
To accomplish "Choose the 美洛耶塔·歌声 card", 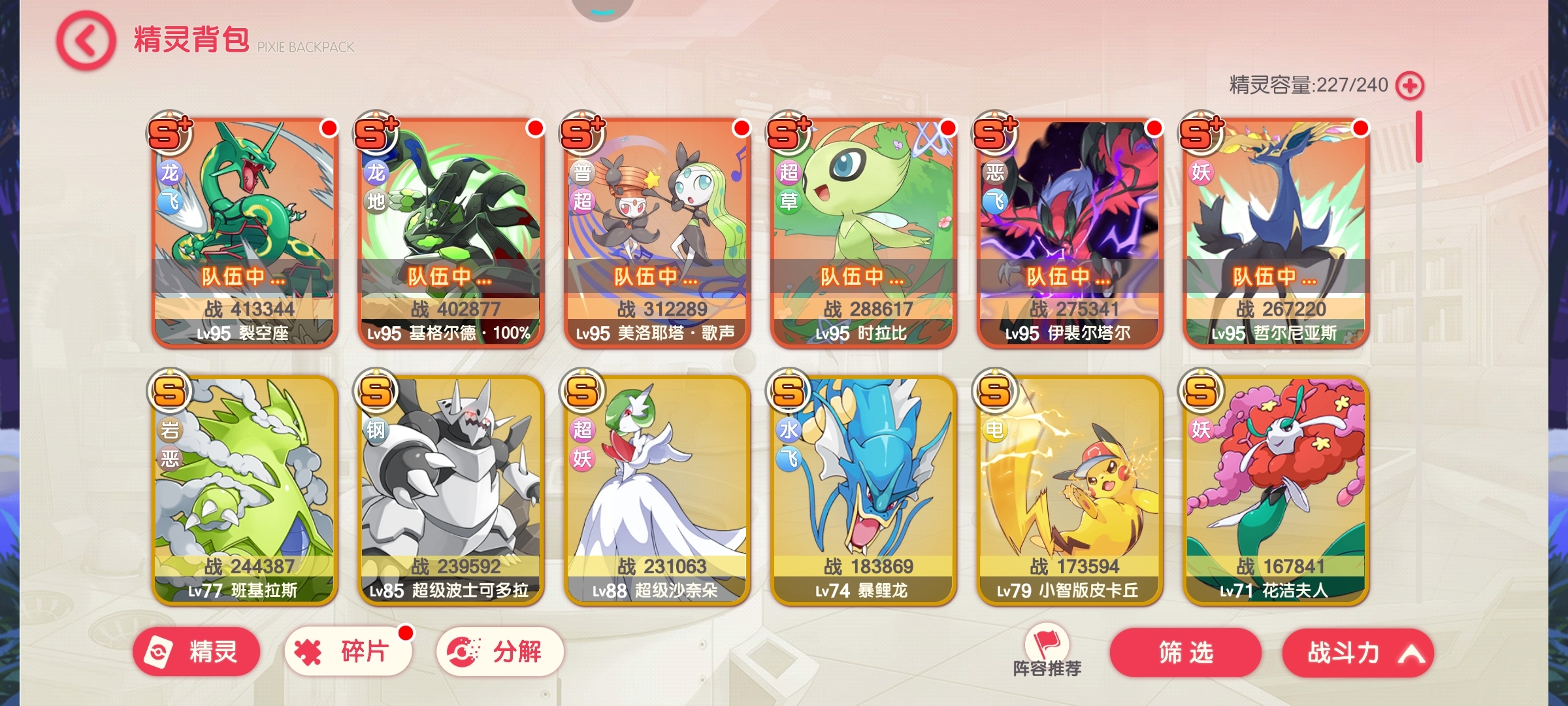I will coord(657,232).
